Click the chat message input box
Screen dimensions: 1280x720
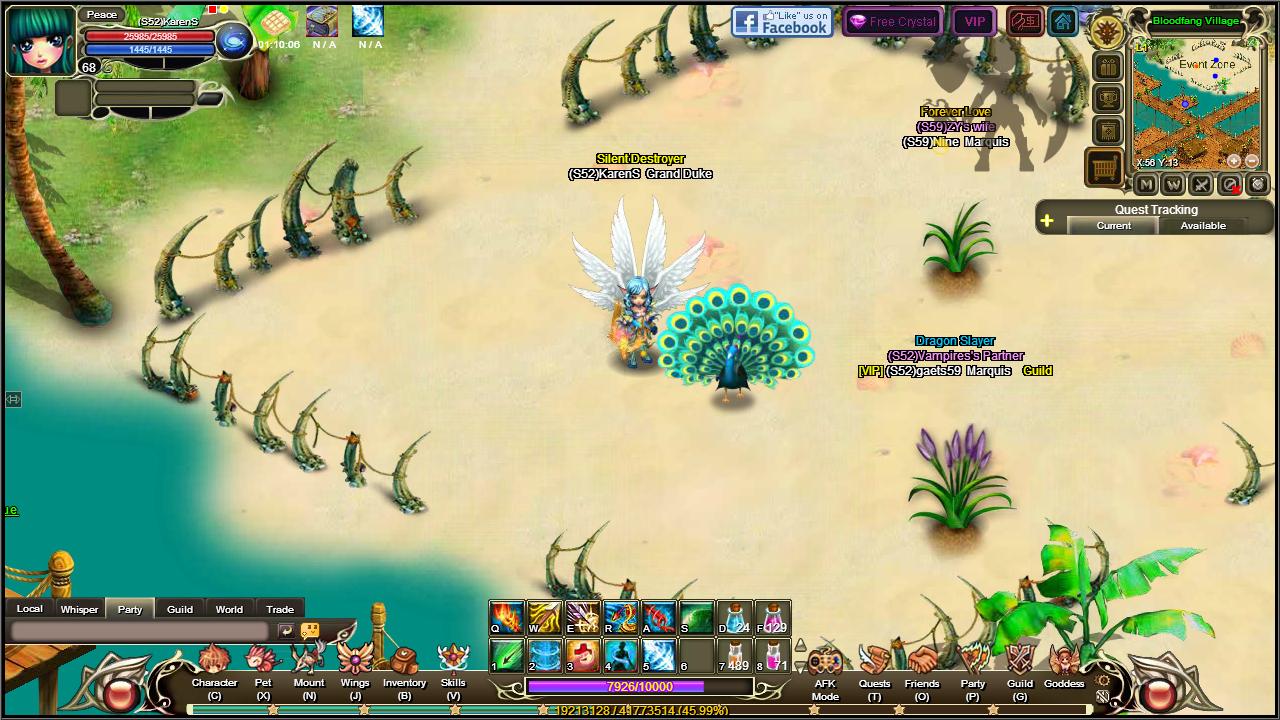pyautogui.click(x=140, y=631)
